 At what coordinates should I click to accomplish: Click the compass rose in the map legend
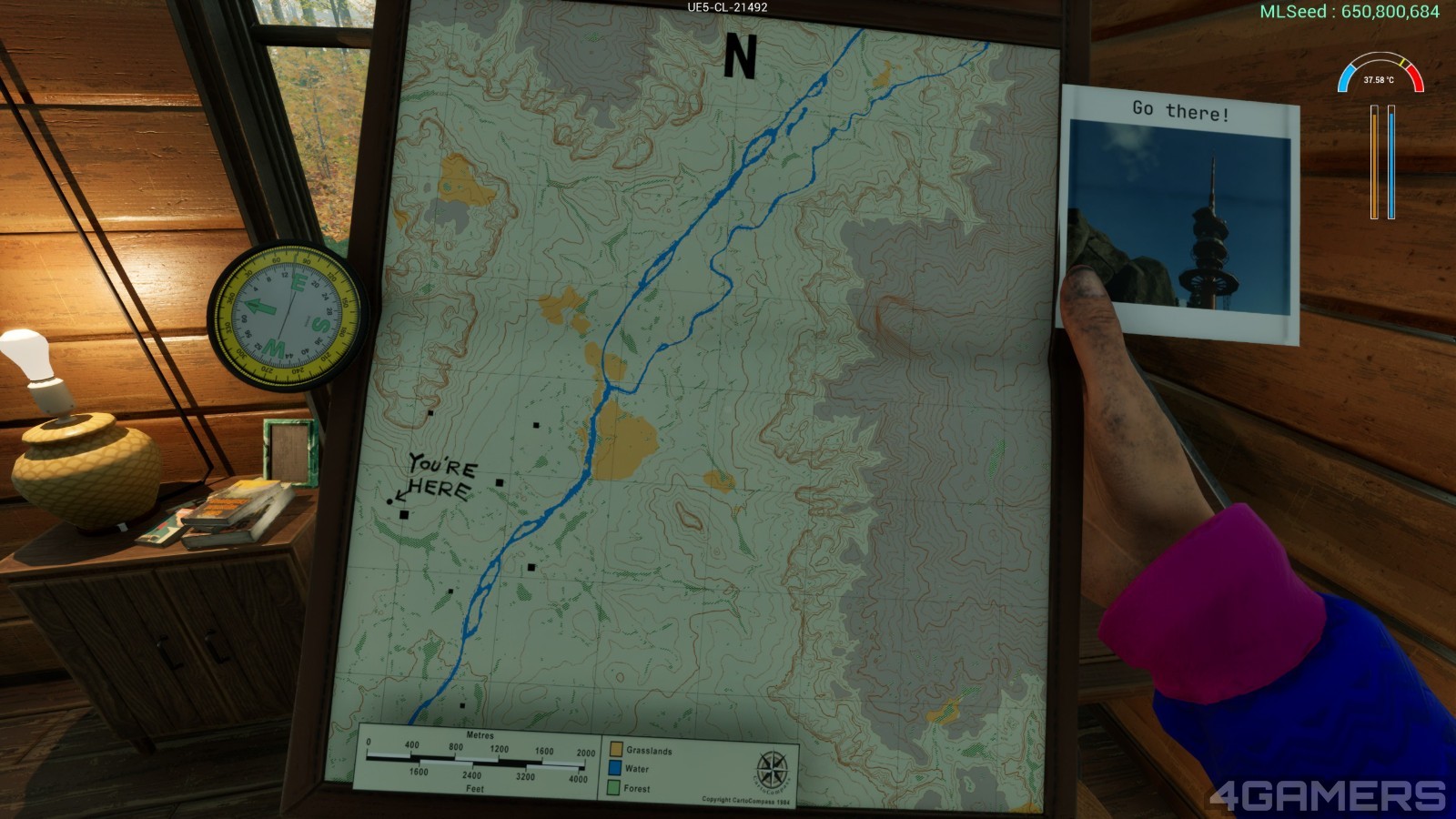tap(773, 771)
